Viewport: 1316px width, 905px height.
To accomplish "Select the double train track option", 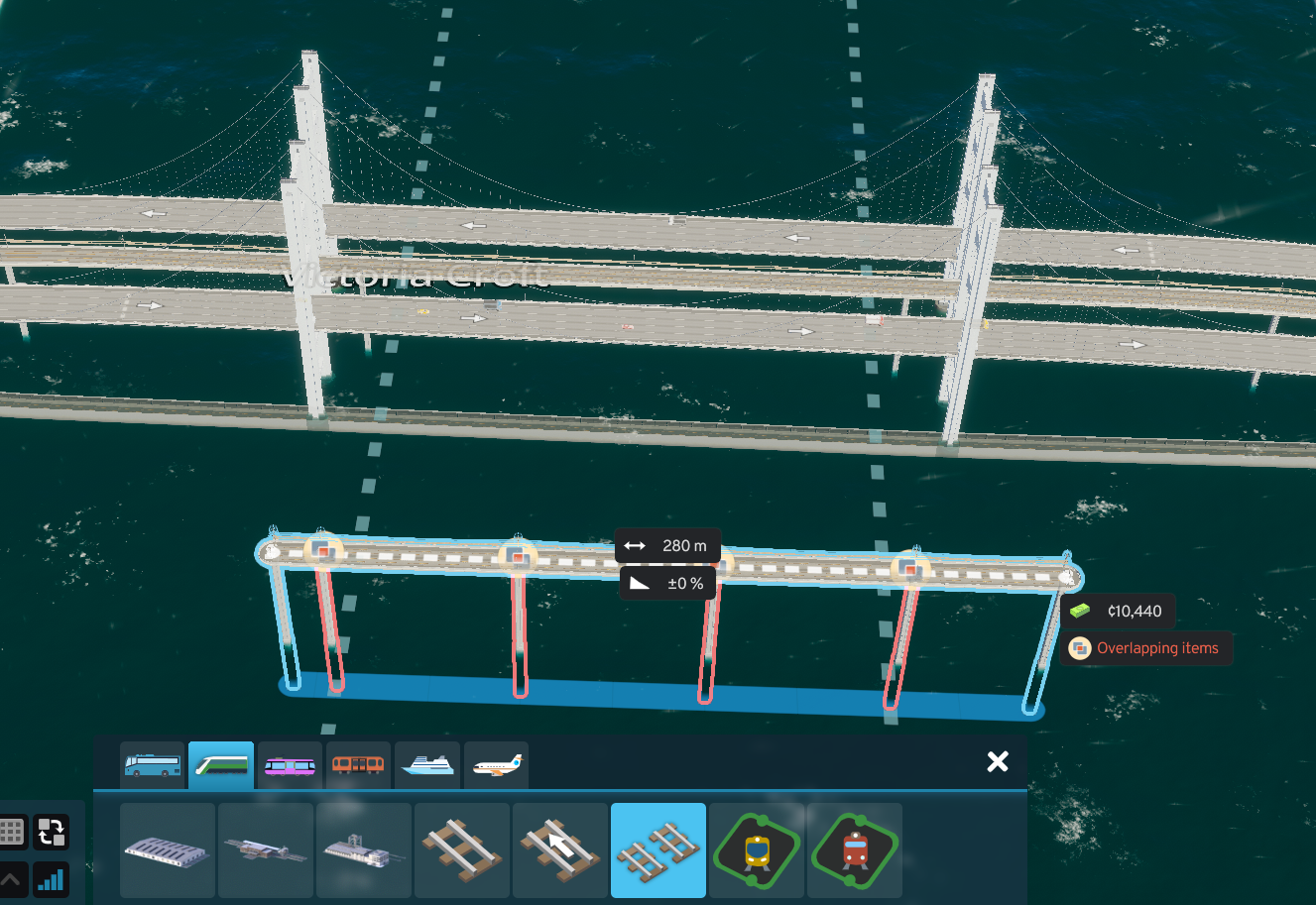I will [658, 850].
